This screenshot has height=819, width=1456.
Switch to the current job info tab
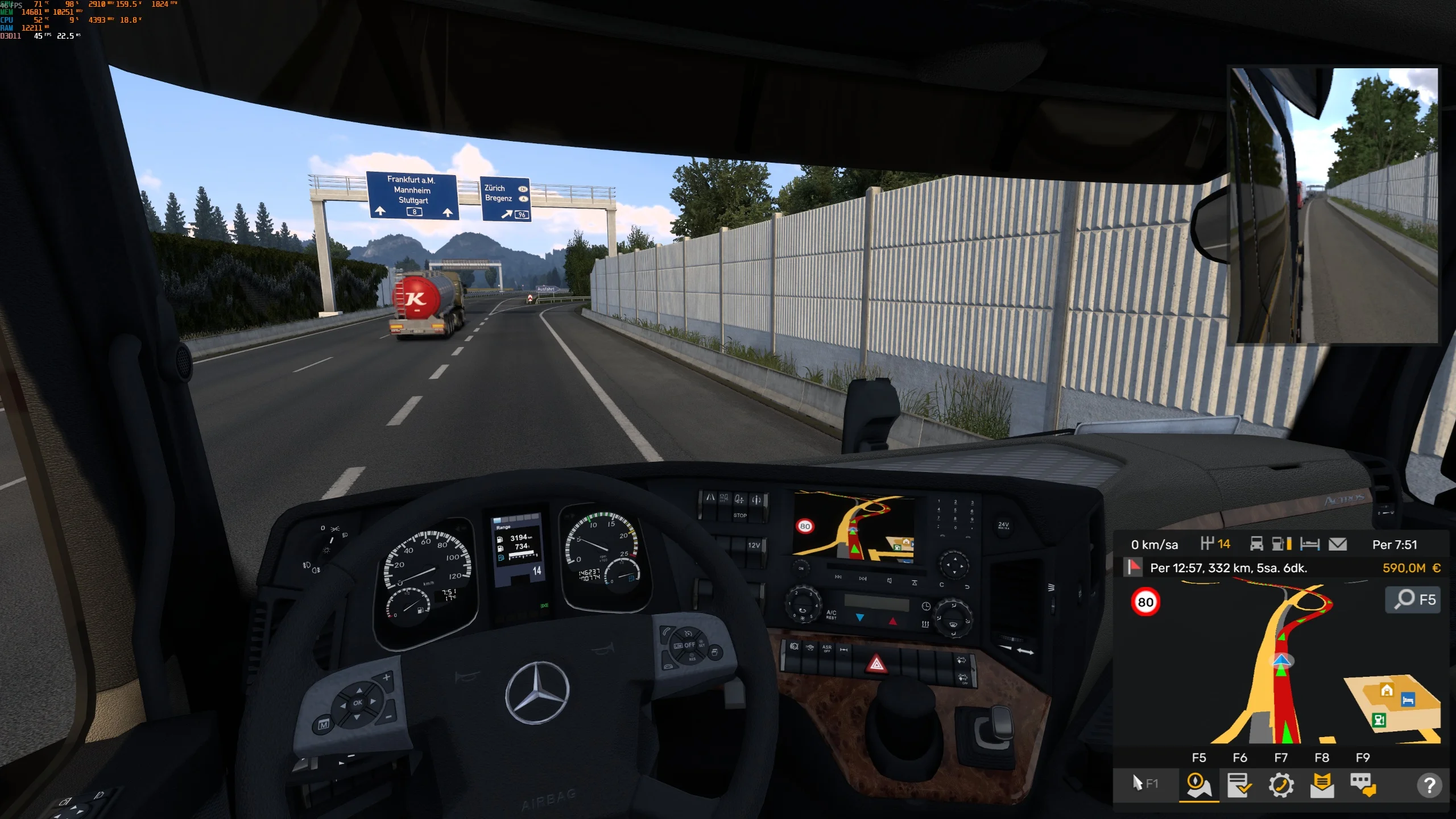(1239, 785)
